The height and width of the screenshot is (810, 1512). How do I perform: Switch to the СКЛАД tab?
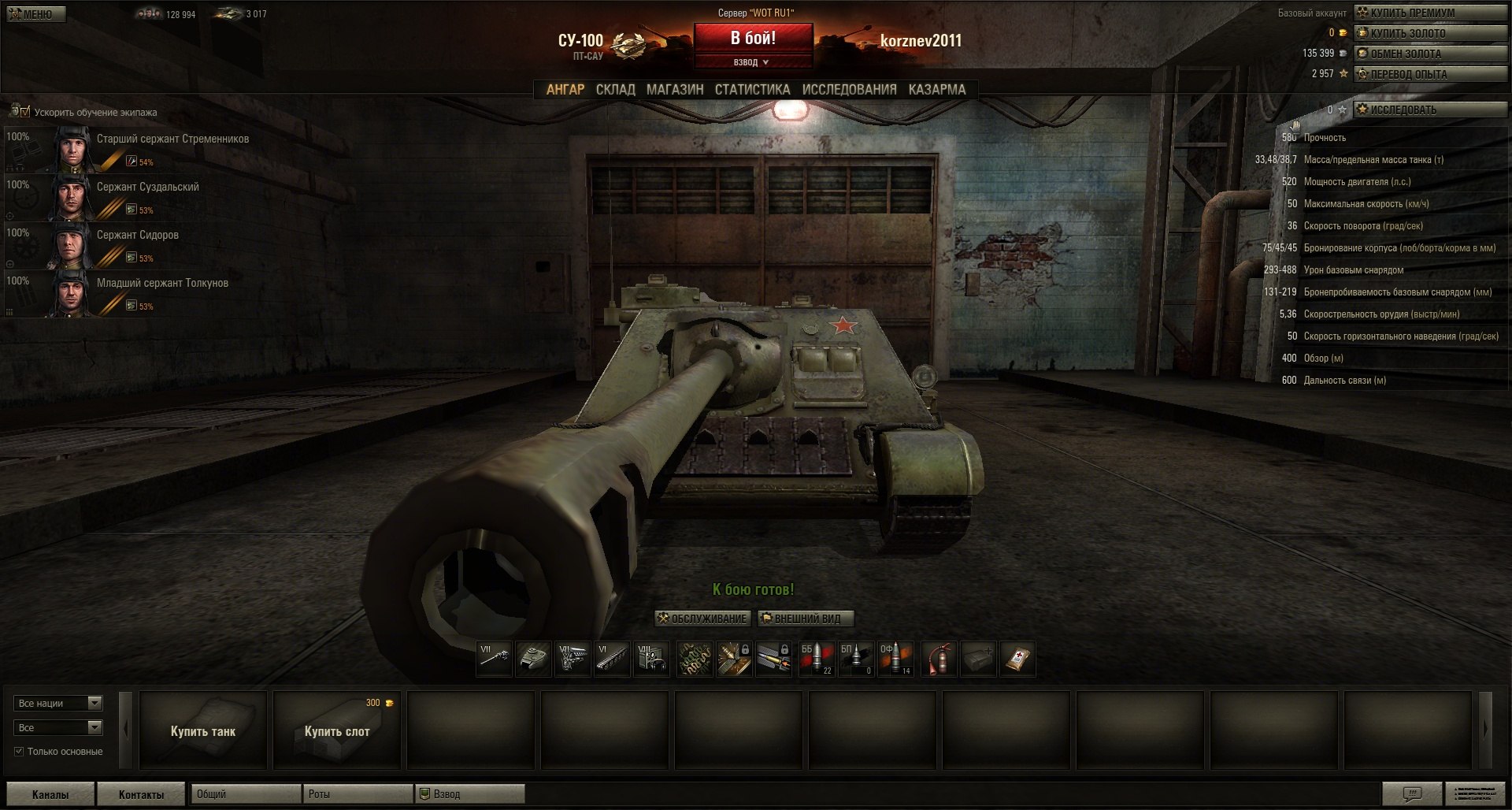(615, 90)
